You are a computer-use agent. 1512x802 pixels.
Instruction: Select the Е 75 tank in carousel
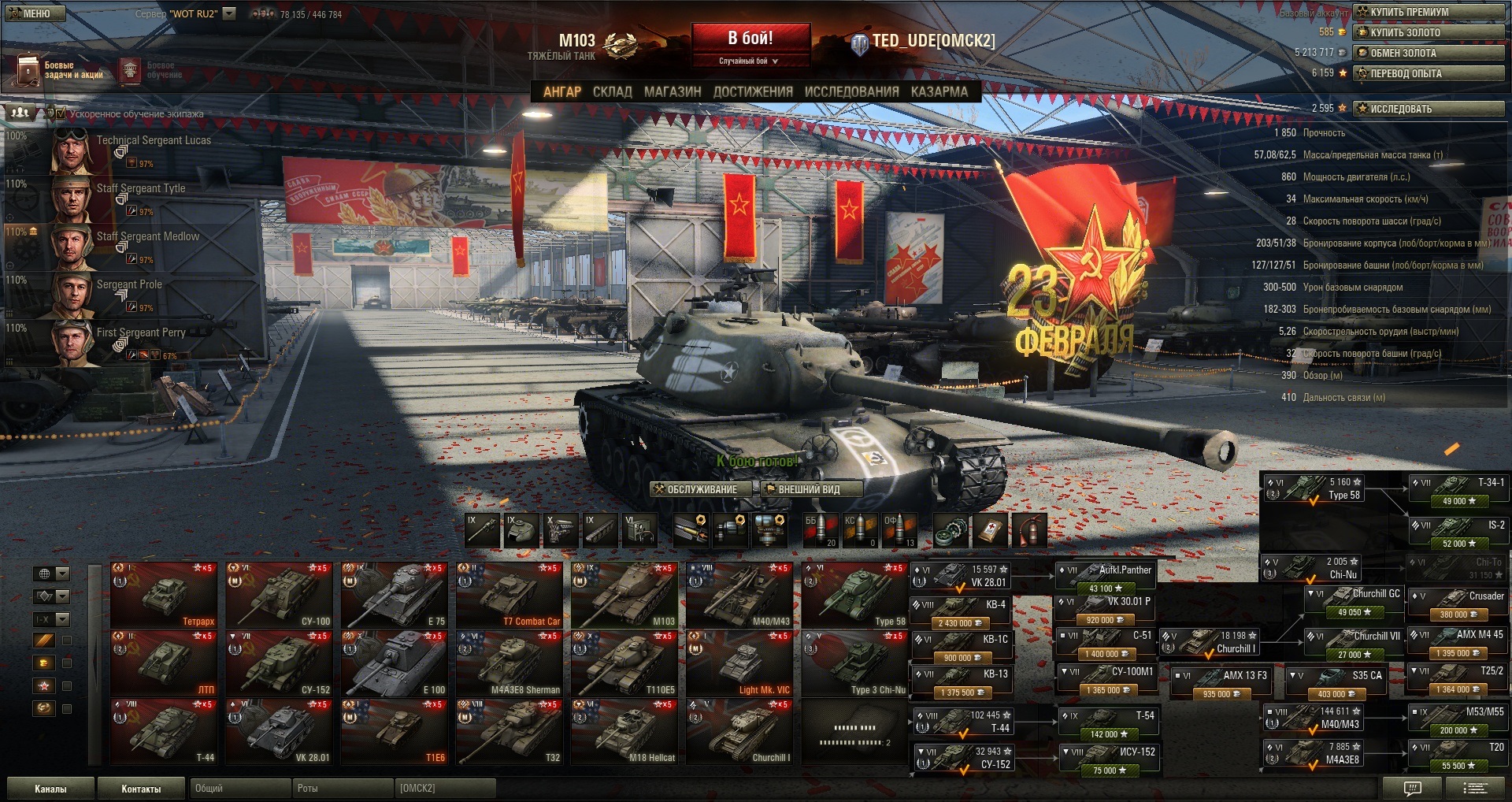coord(395,595)
